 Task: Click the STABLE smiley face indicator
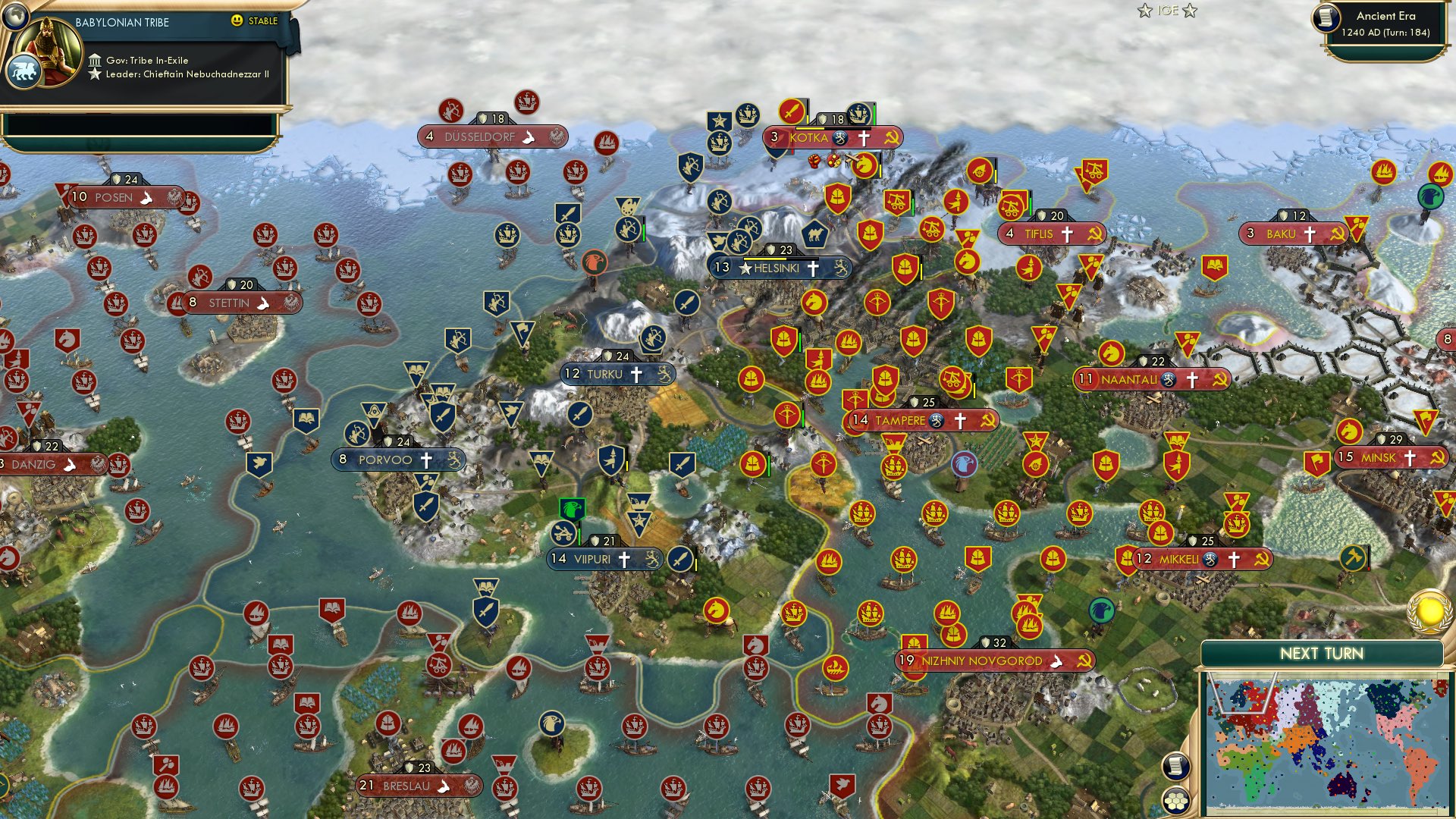[x=237, y=21]
